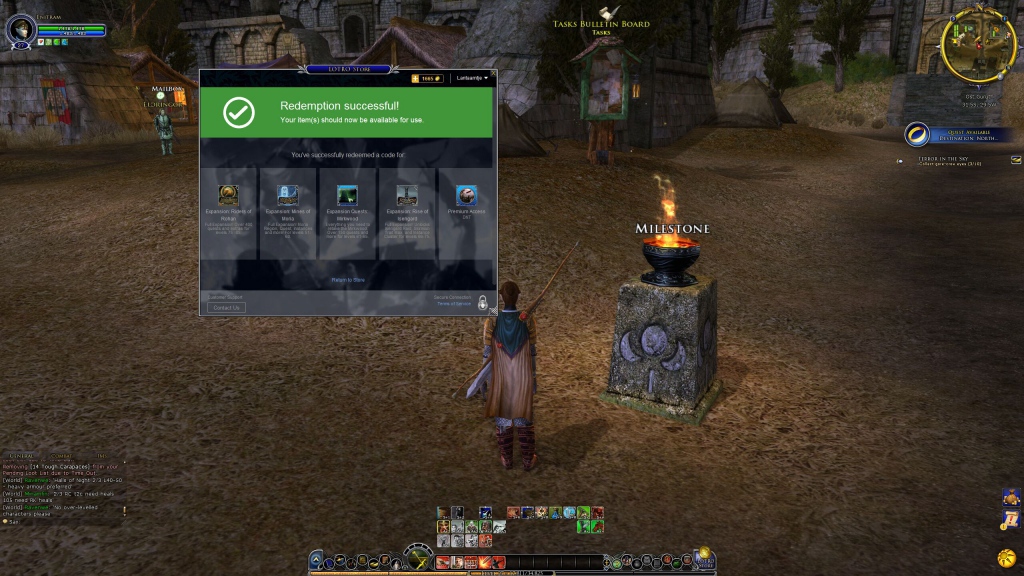Click the Return to Store link

pos(348,280)
